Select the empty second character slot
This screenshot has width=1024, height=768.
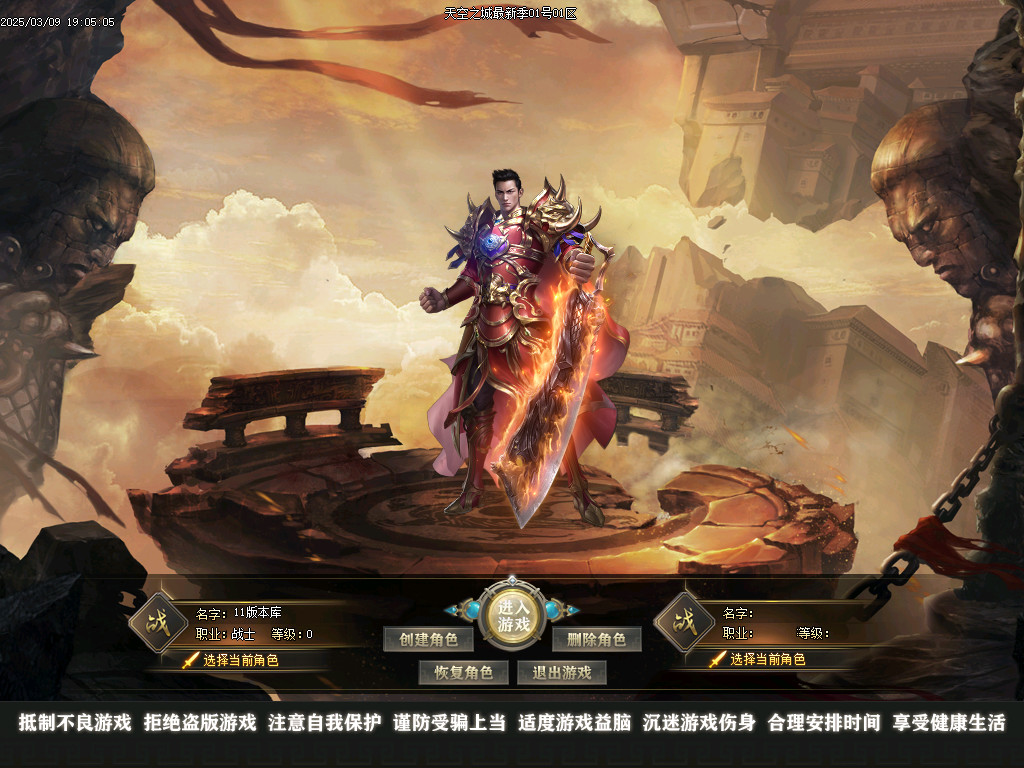point(766,660)
